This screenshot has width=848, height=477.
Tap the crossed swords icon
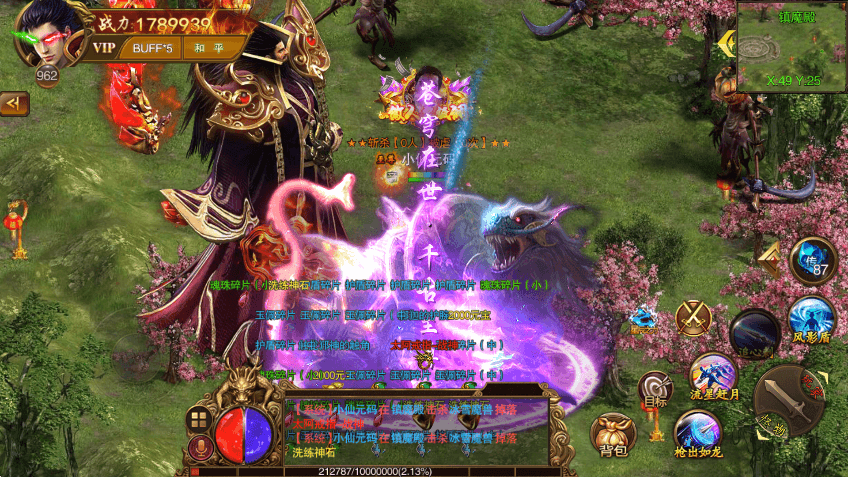[x=692, y=319]
